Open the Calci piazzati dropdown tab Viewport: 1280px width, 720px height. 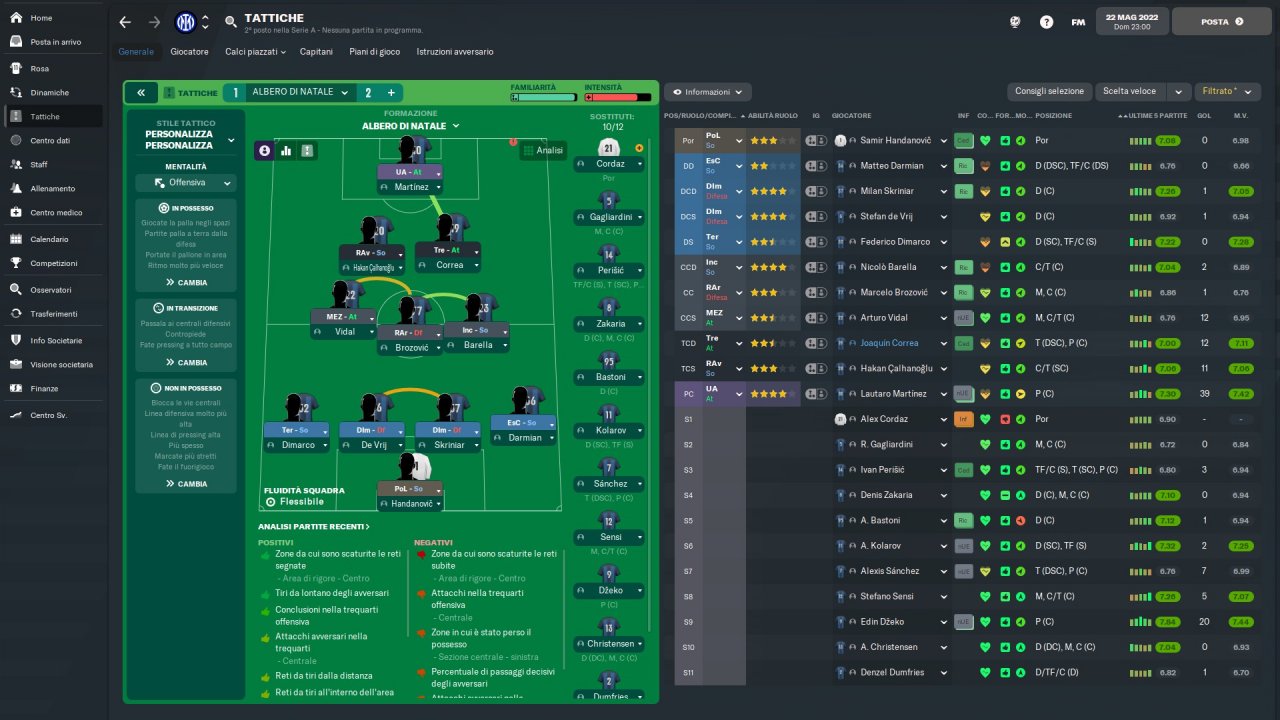(x=255, y=51)
